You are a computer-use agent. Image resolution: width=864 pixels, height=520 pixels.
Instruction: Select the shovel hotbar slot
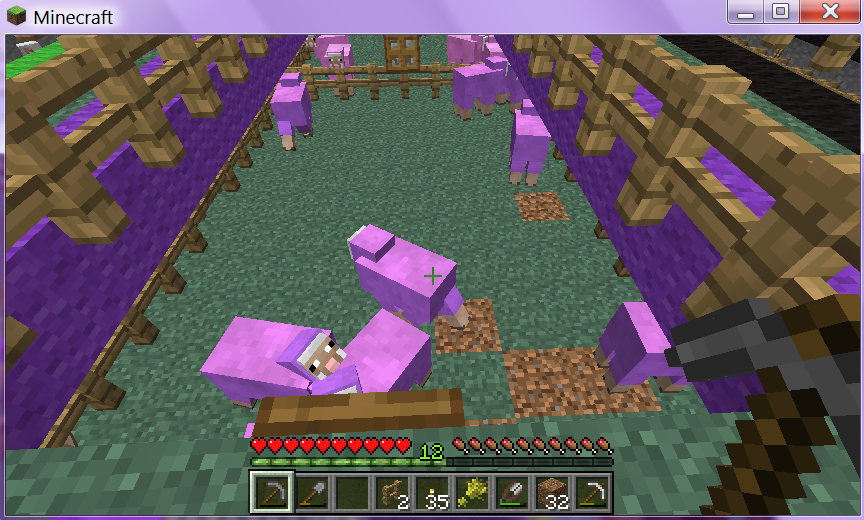311,492
